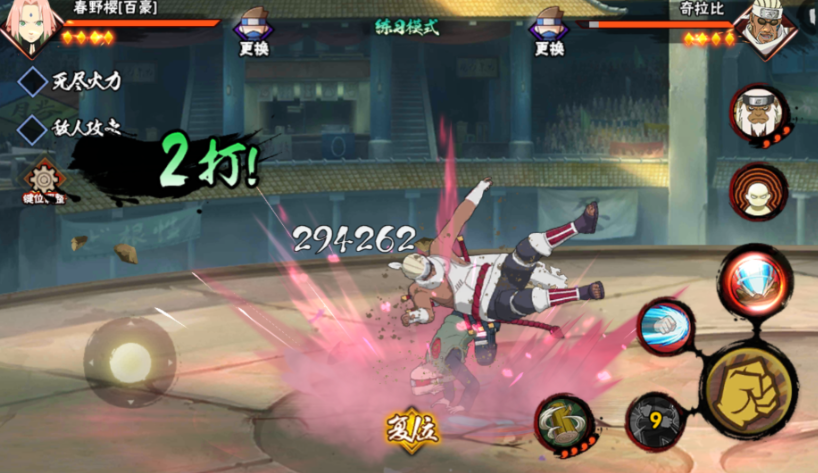The width and height of the screenshot is (818, 473).
Task: Open the gear key layout settings
Action: 43,180
